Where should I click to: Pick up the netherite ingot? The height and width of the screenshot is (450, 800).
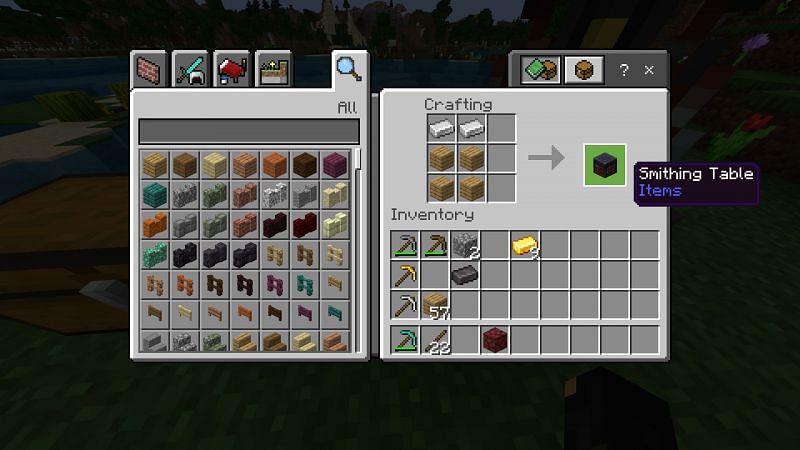tap(466, 275)
